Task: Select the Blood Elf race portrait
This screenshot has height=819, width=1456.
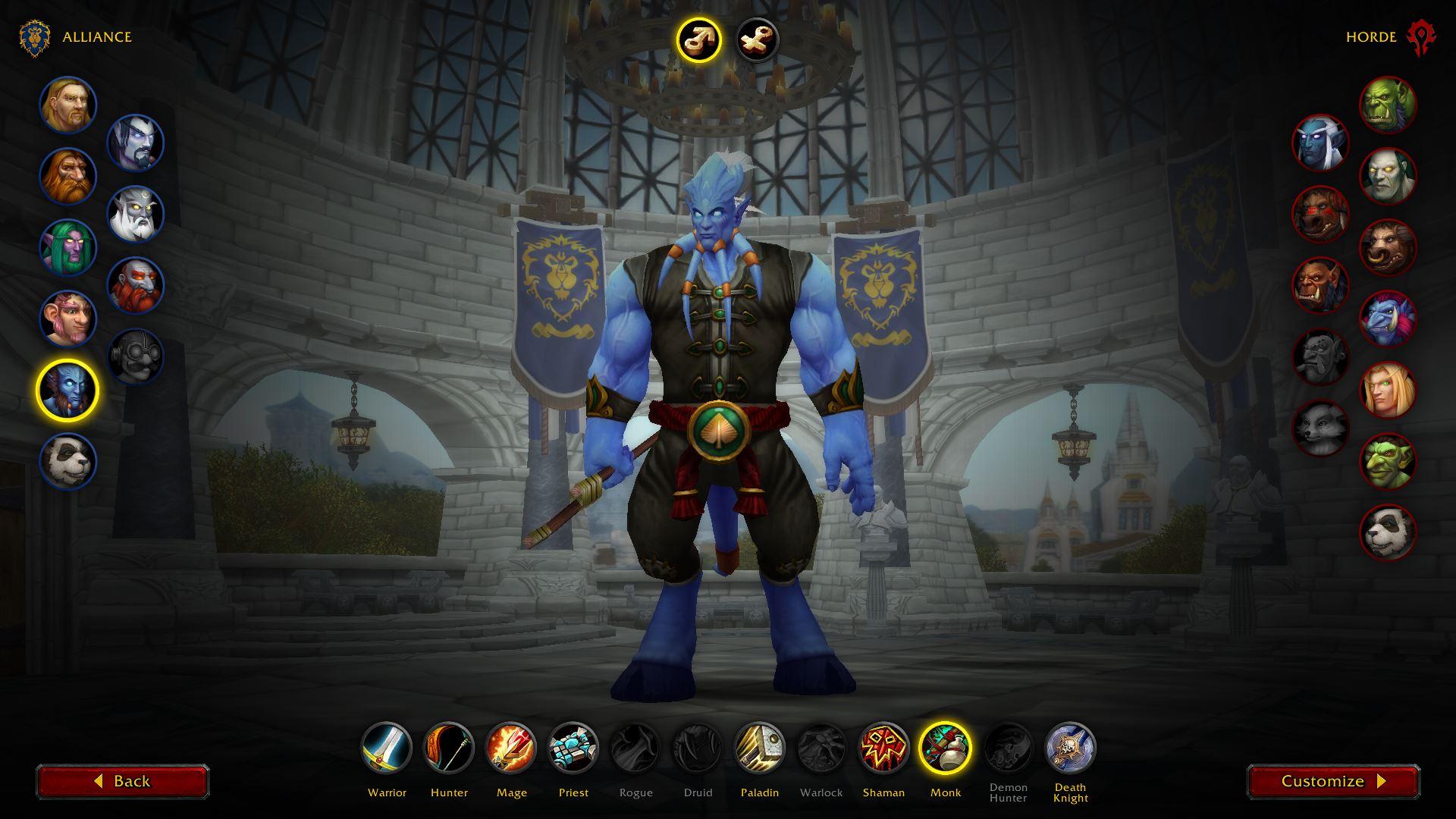Action: [x=1388, y=391]
